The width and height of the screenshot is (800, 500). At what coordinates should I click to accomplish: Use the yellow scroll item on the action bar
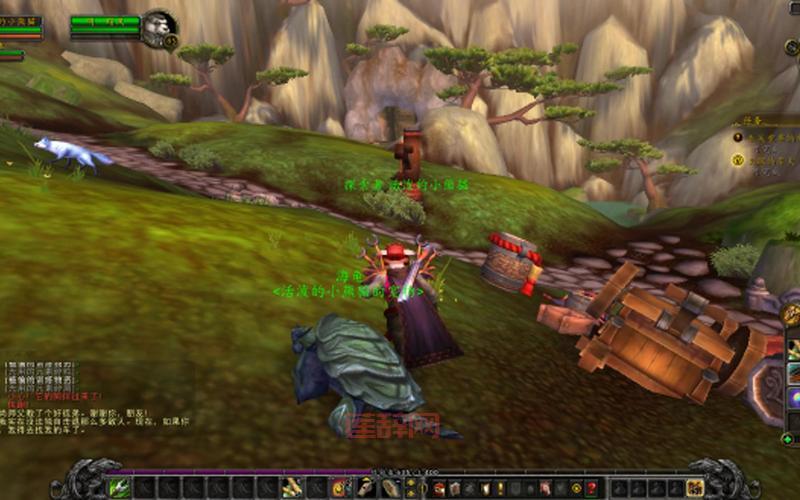click(x=292, y=487)
